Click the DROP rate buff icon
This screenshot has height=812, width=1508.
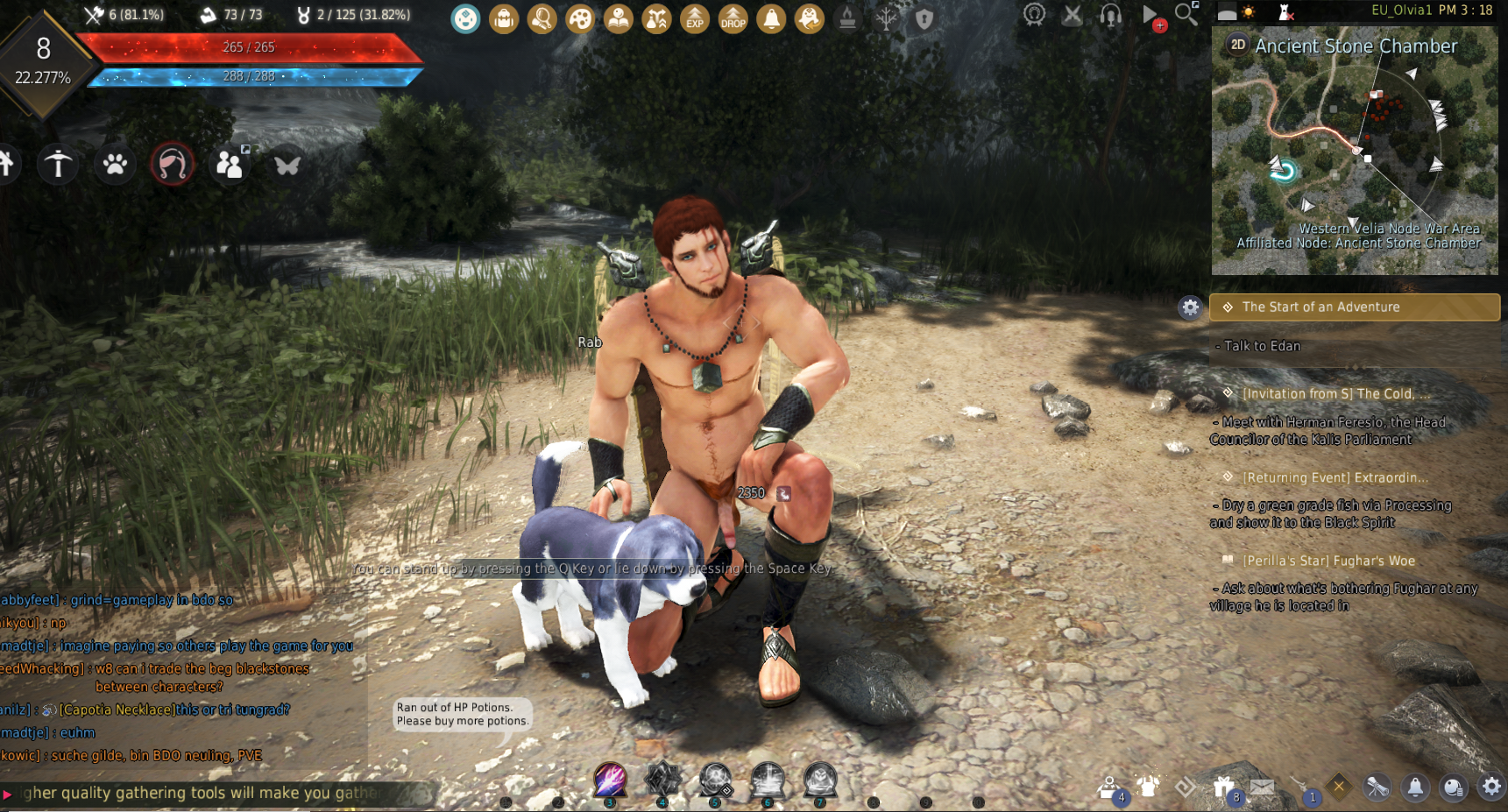pyautogui.click(x=733, y=18)
